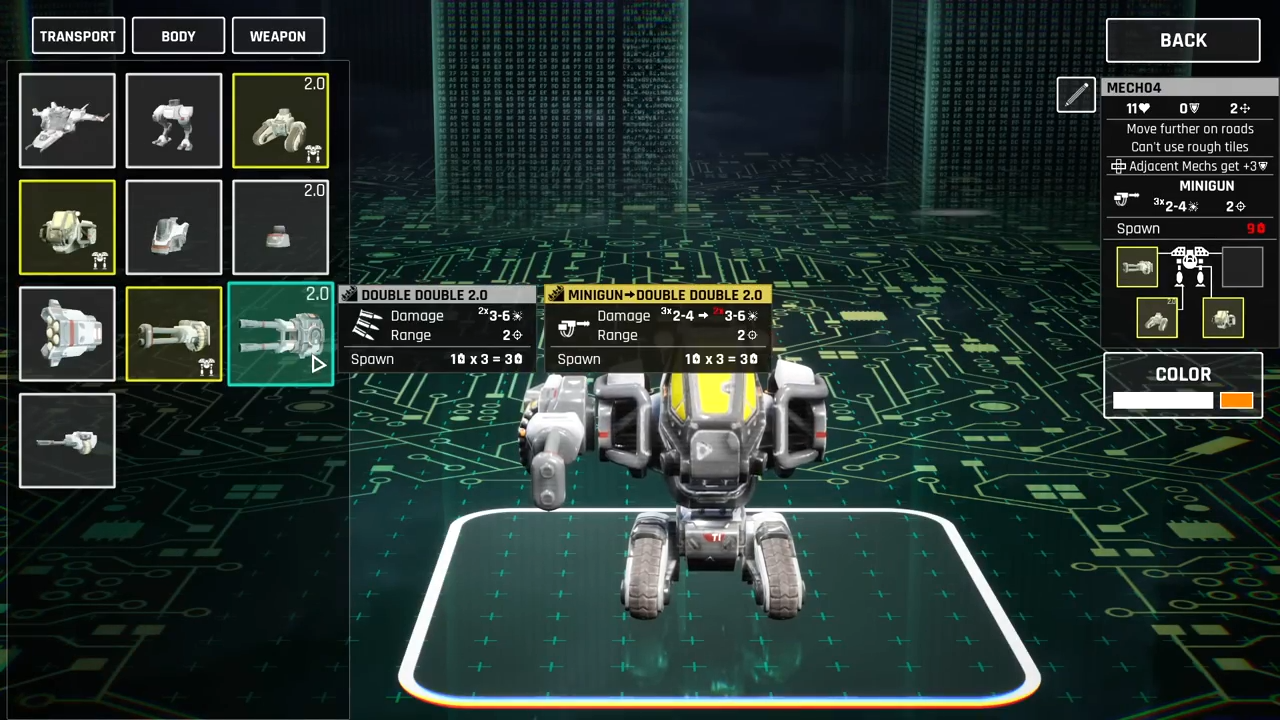Screen dimensions: 1280x720
Task: Click the minigun slot in mech diagram
Action: tap(1137, 267)
